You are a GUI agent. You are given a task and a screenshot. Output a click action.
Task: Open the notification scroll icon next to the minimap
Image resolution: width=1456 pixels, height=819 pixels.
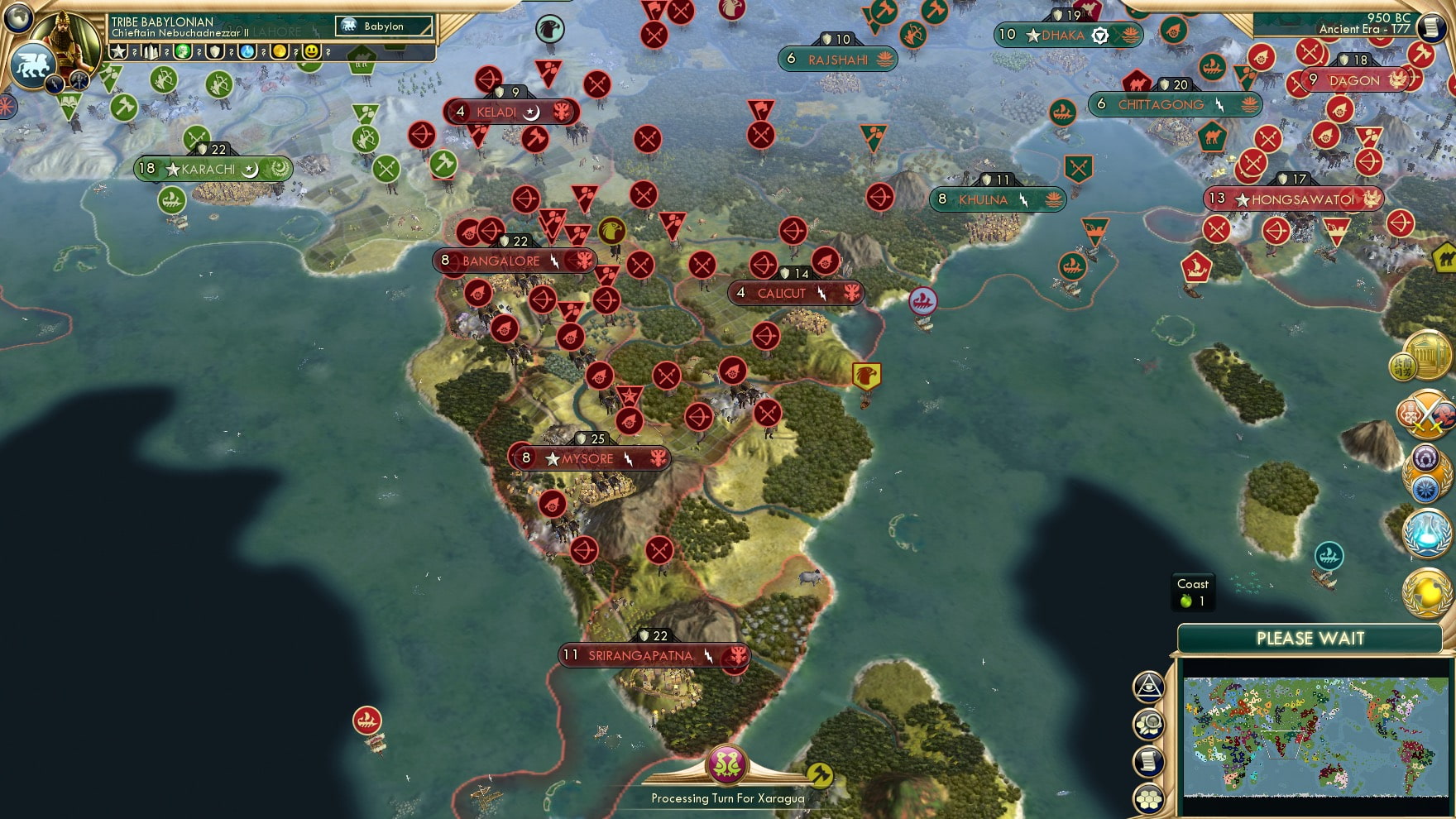coord(1148,761)
